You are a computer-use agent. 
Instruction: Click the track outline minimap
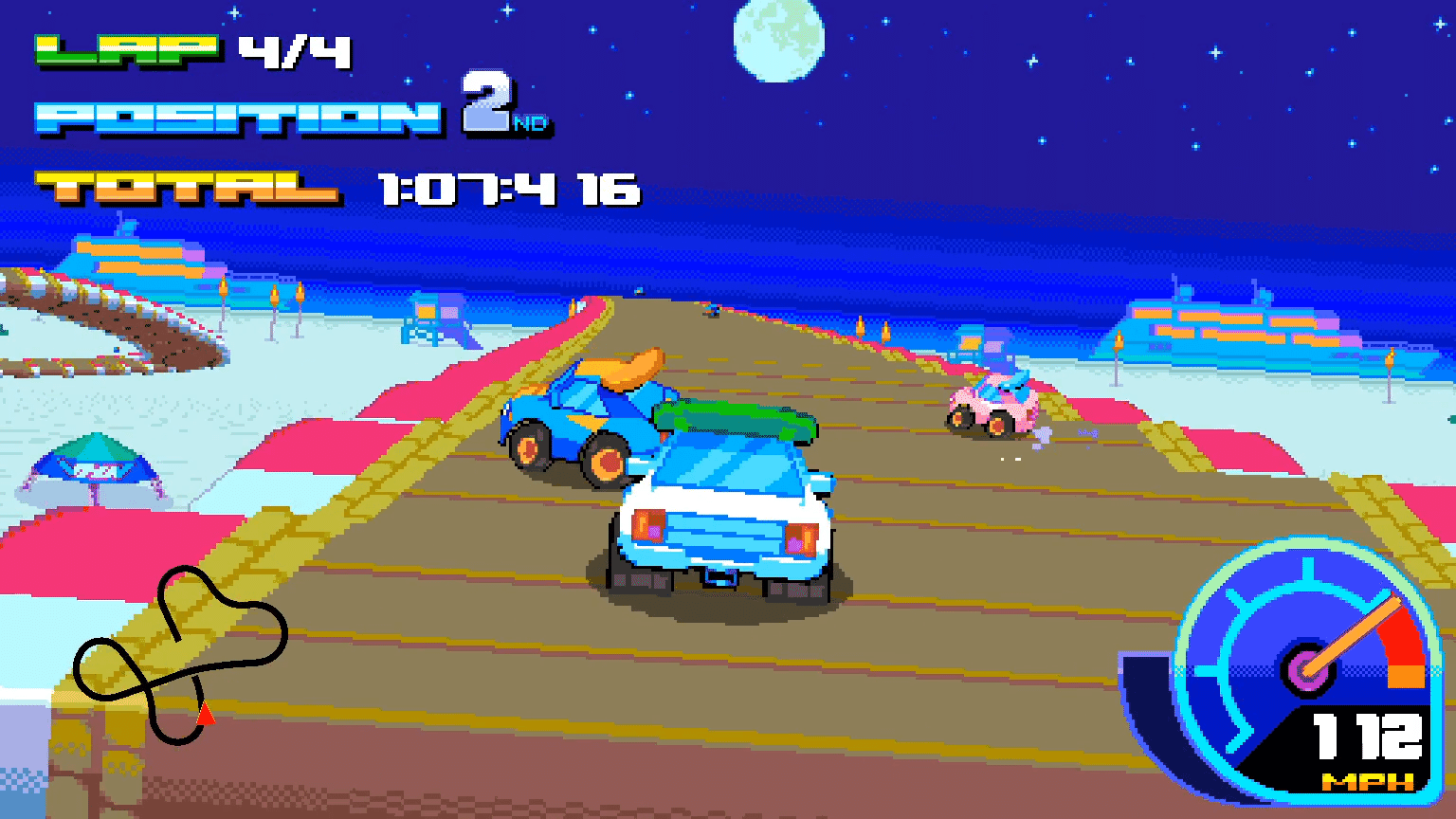[x=180, y=654]
